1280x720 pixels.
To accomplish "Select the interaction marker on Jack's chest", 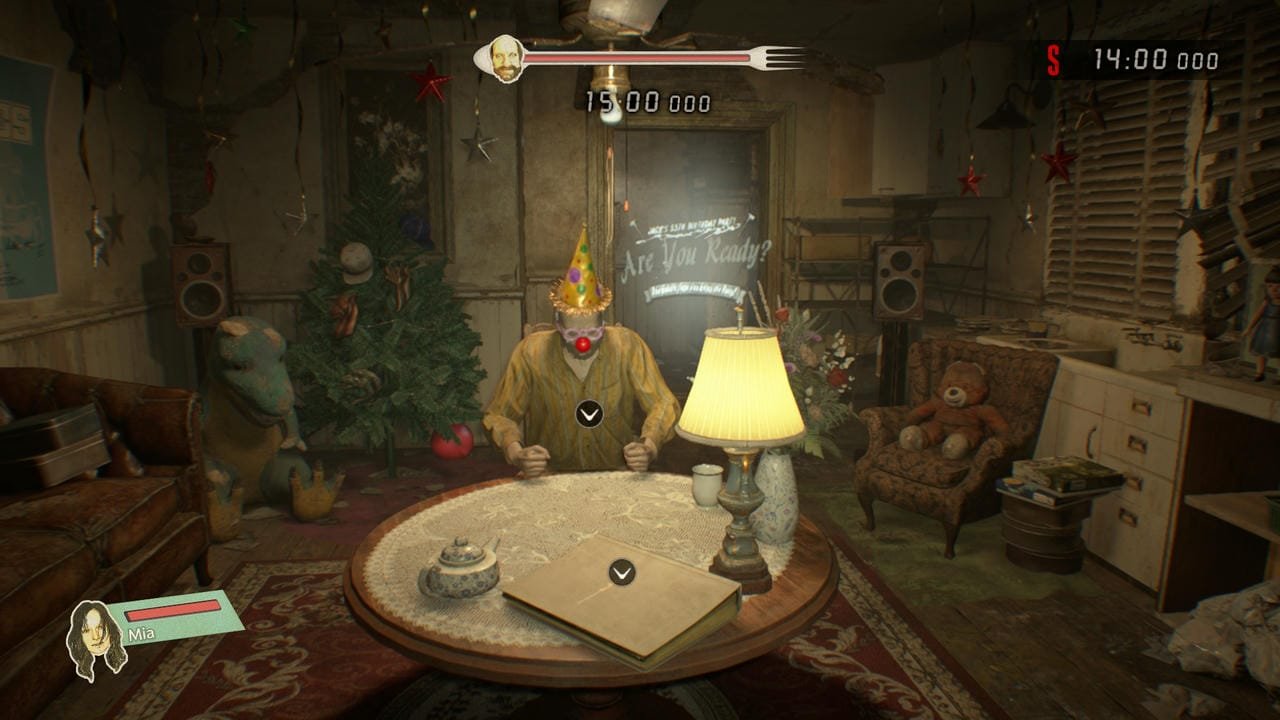I will tap(589, 413).
